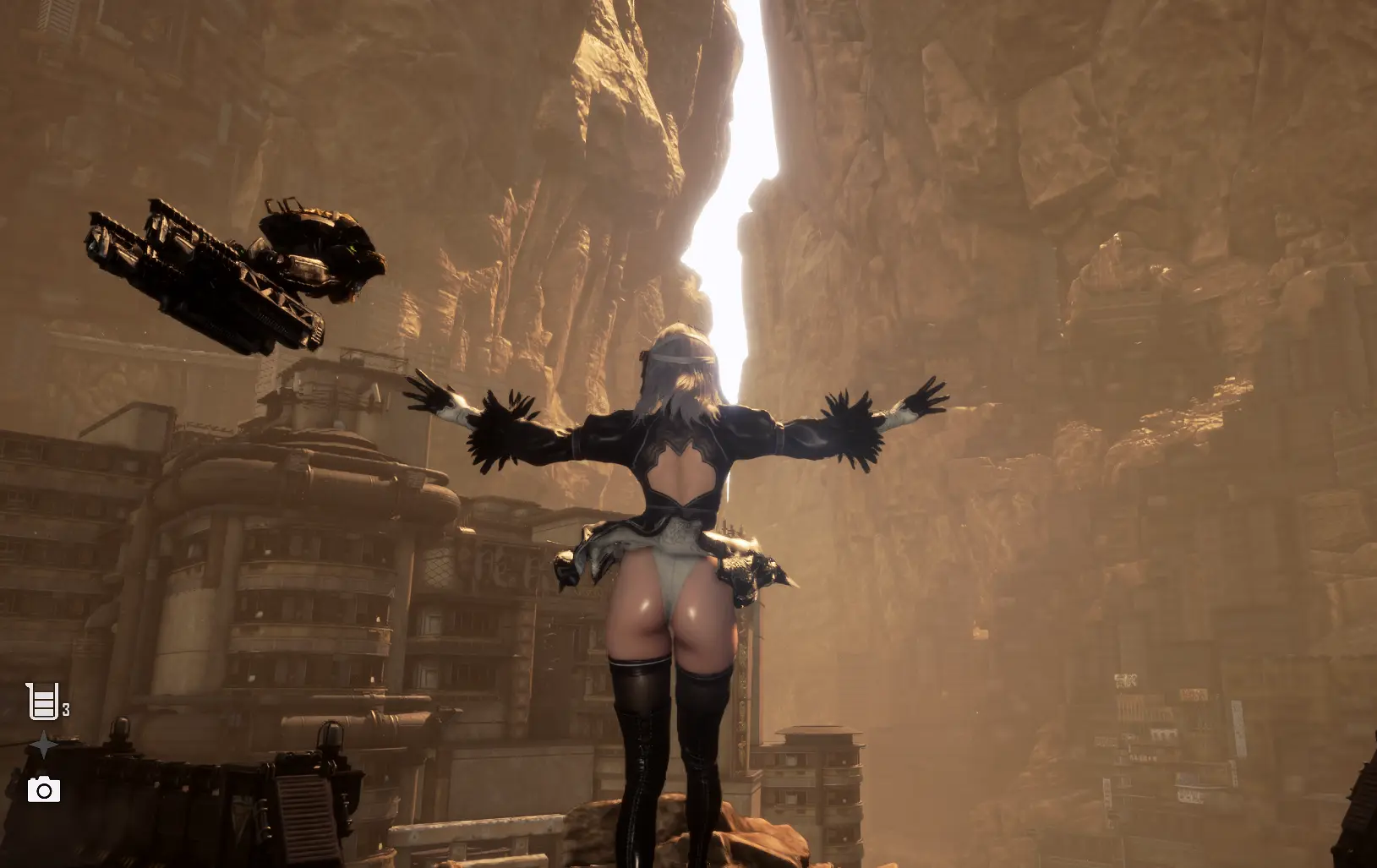
Task: Click the consumable item icon showing count 3
Action: (x=41, y=700)
